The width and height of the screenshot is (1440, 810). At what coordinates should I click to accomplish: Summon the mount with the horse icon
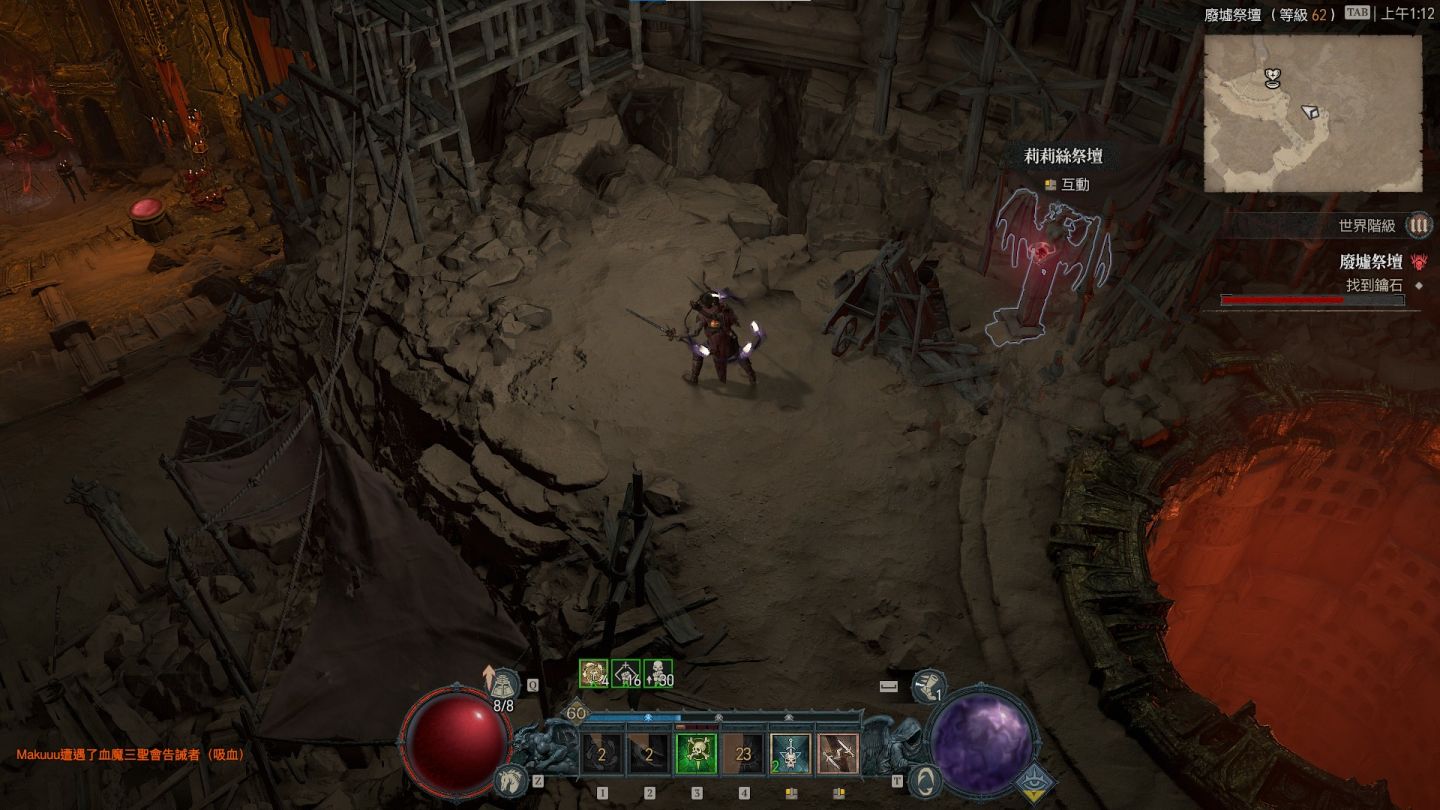509,780
